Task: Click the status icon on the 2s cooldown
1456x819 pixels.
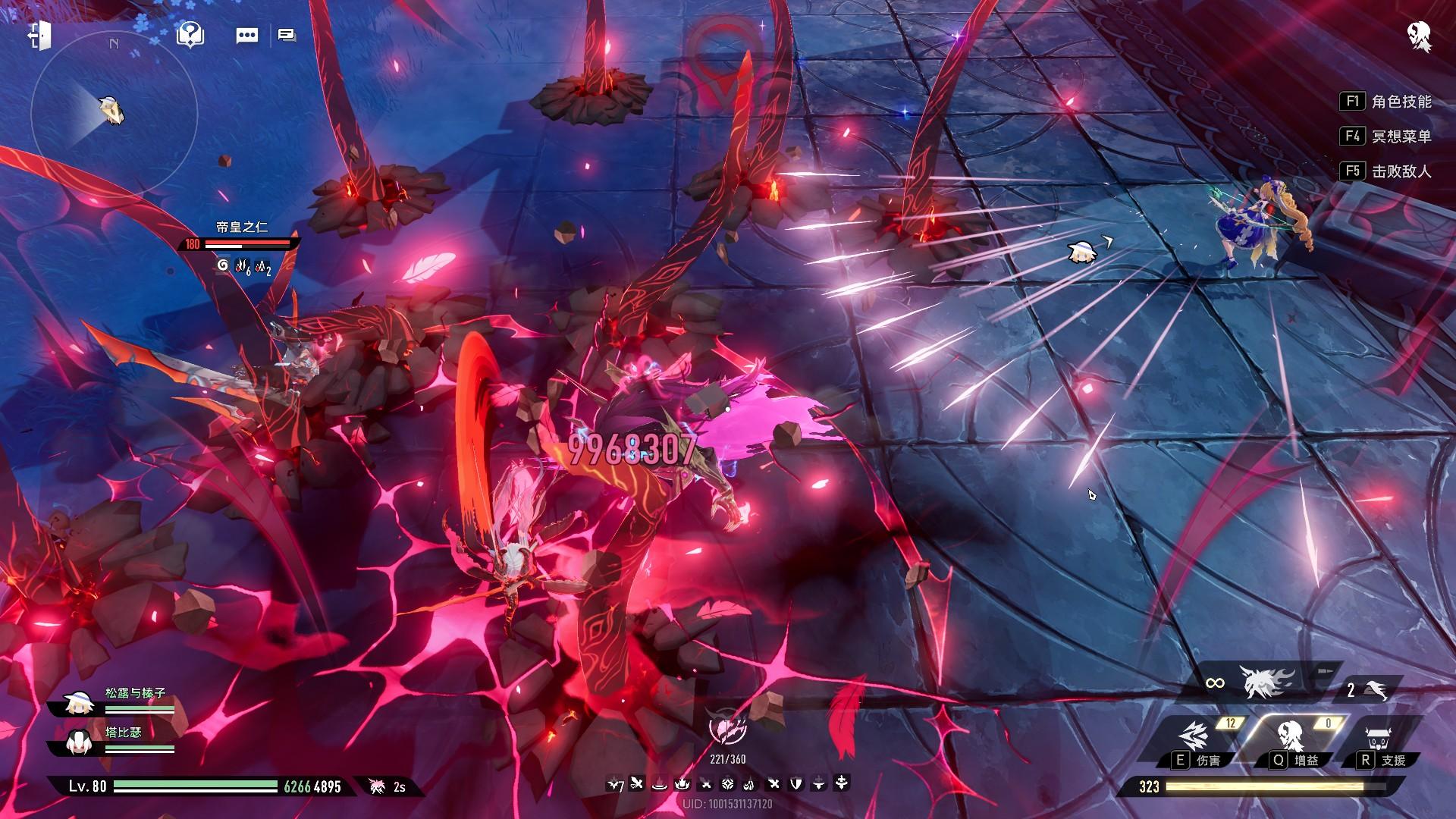Action: [x=378, y=786]
